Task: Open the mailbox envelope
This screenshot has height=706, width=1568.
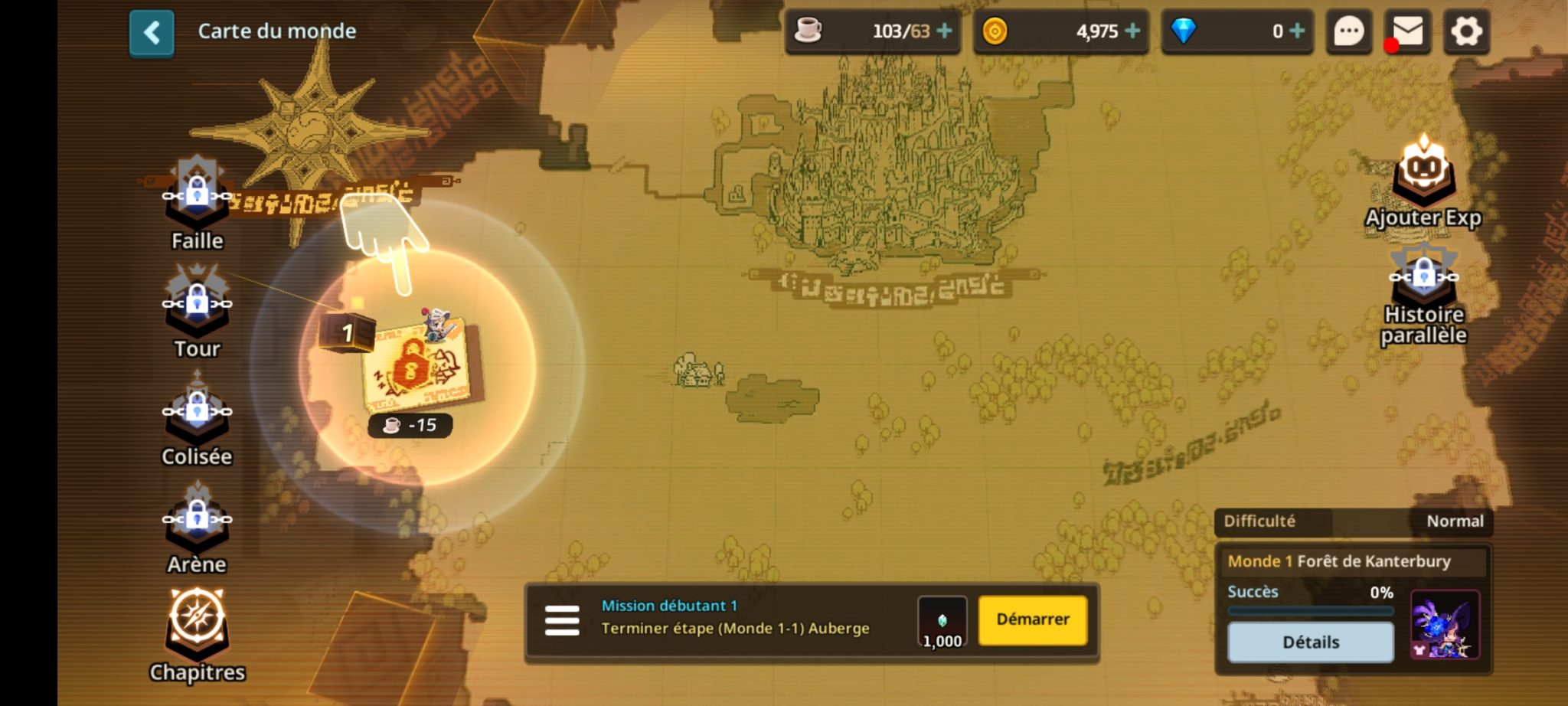Action: point(1407,32)
